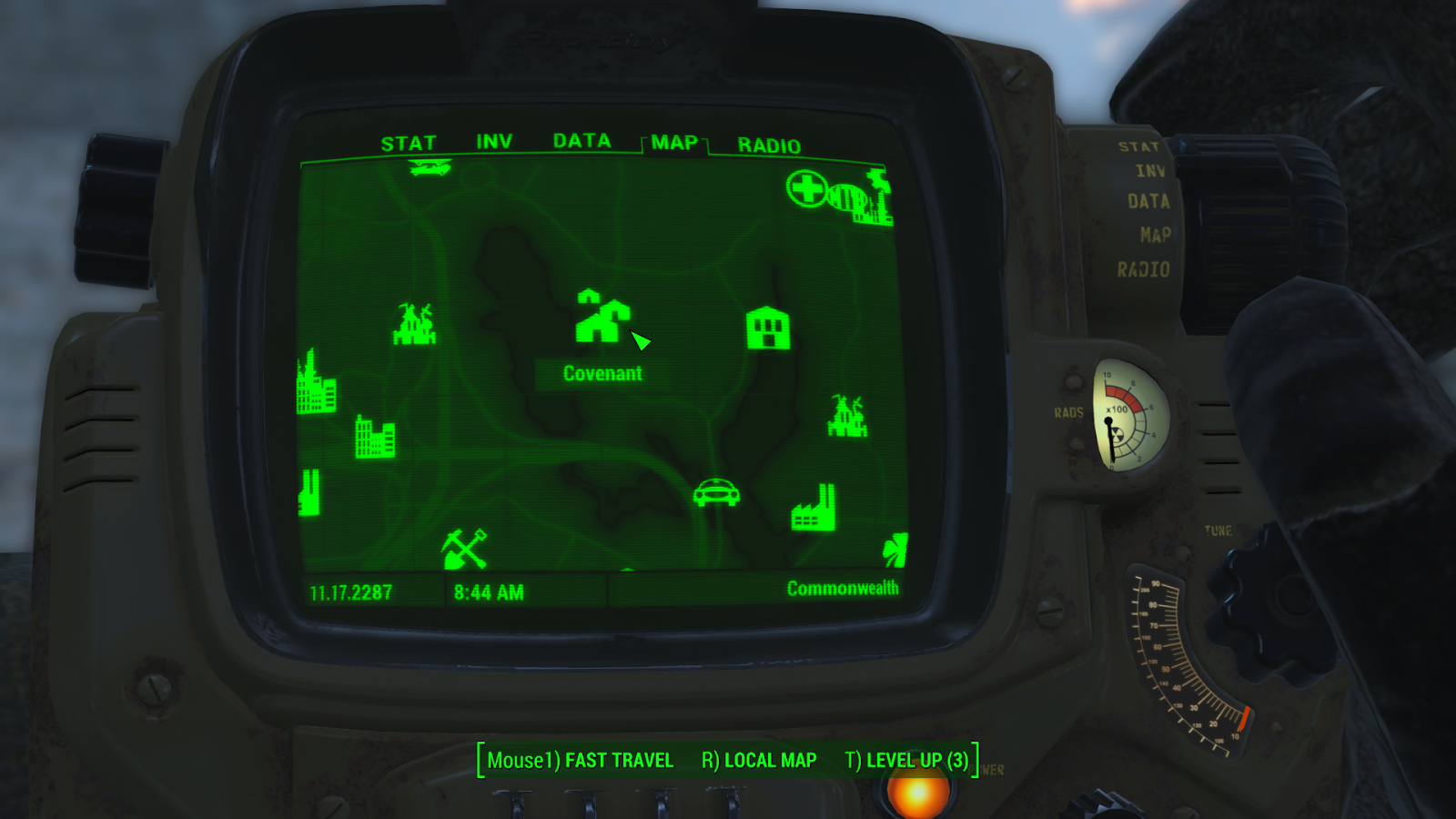The image size is (1456, 819).
Task: Open LOCAL MAP from the bottom bar
Action: click(x=767, y=760)
